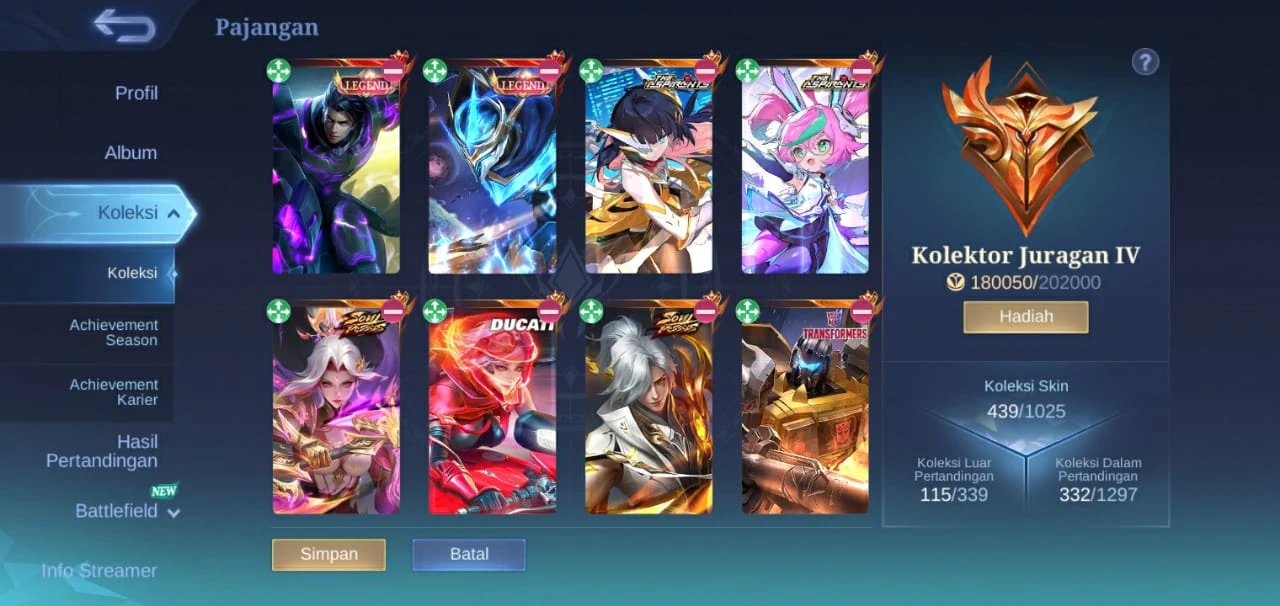The width and height of the screenshot is (1280, 606).
Task: Expand the Battlefield menu
Action: pyautogui.click(x=127, y=511)
